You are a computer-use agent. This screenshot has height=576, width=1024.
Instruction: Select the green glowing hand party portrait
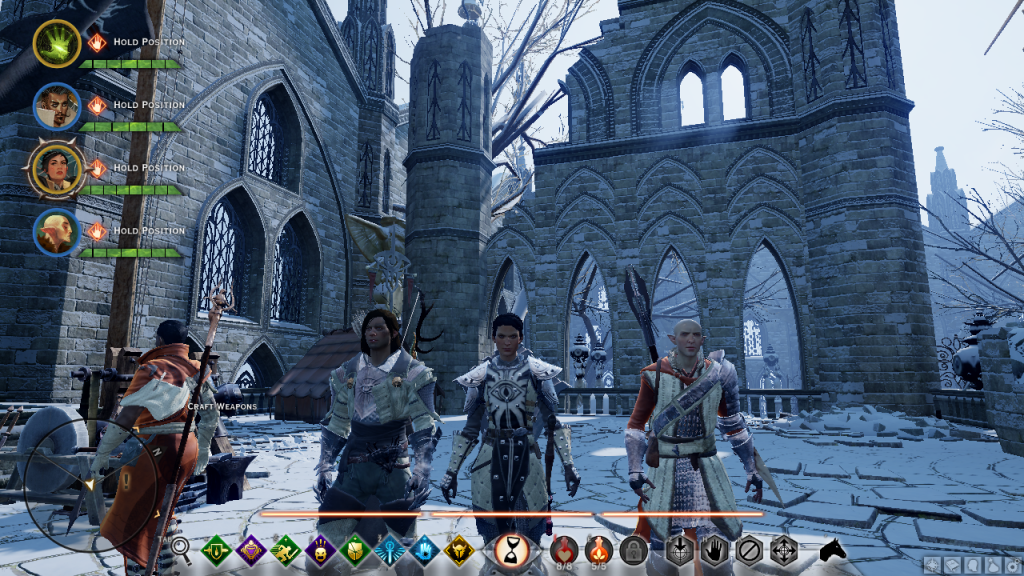pyautogui.click(x=56, y=43)
